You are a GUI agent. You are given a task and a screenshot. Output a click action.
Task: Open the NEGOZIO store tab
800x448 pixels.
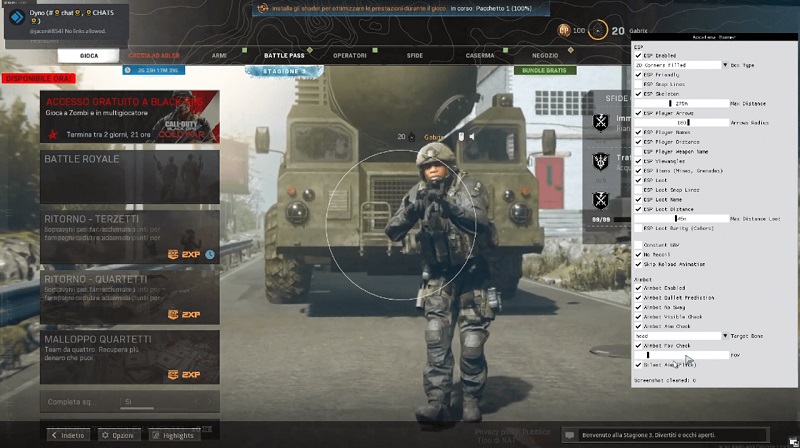[x=545, y=56]
